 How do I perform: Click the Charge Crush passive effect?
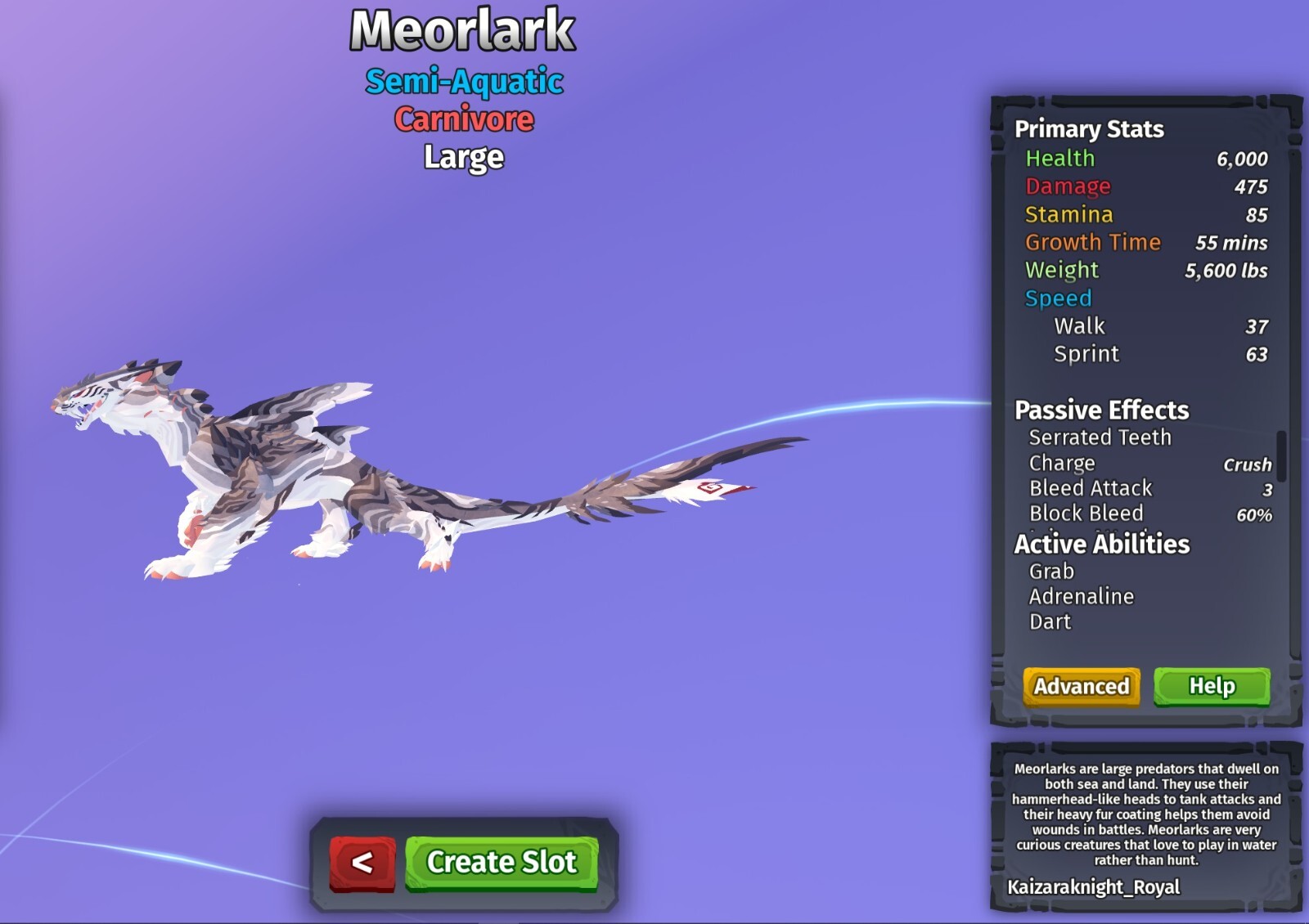(1063, 463)
